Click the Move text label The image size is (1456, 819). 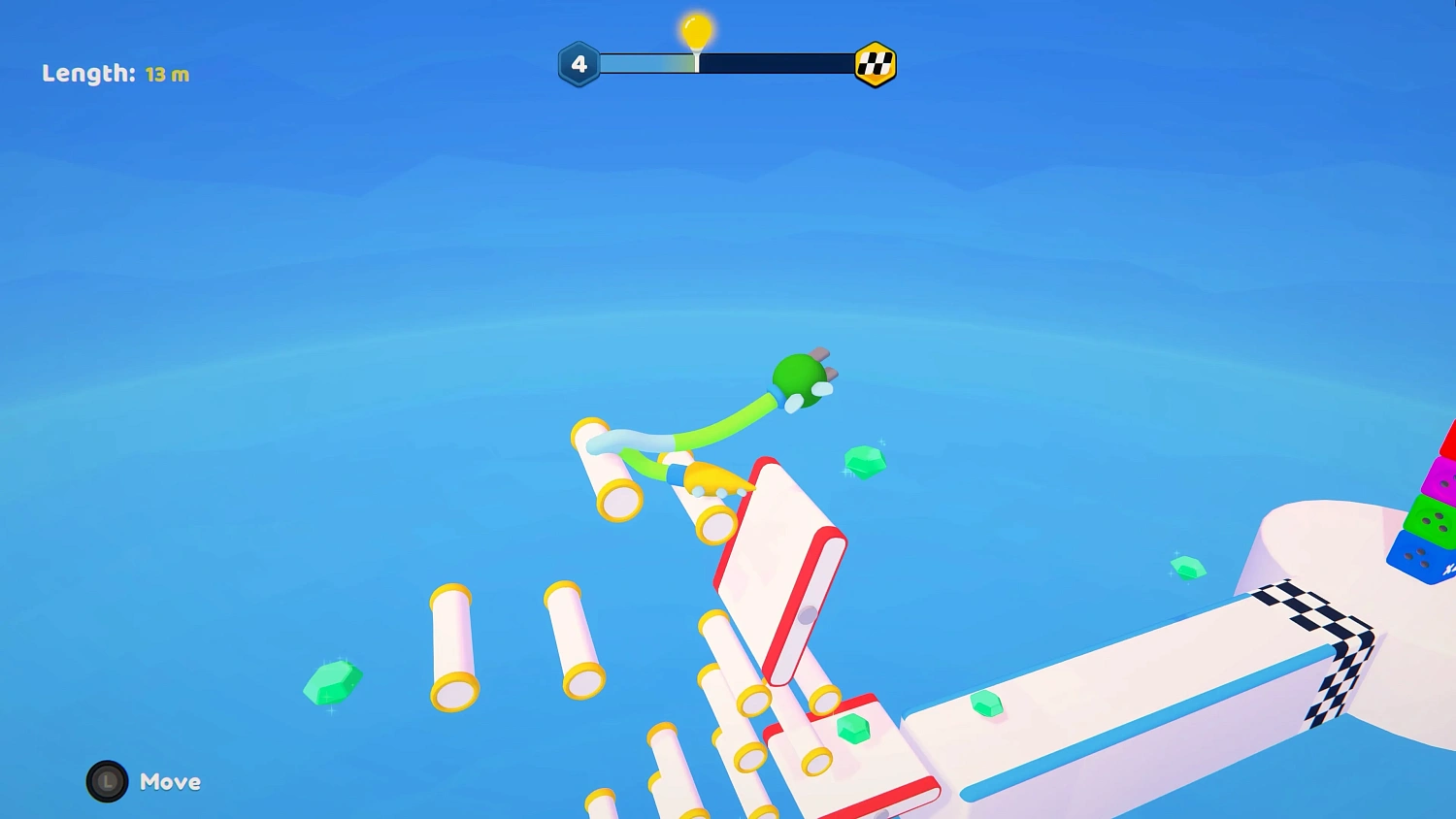(170, 782)
